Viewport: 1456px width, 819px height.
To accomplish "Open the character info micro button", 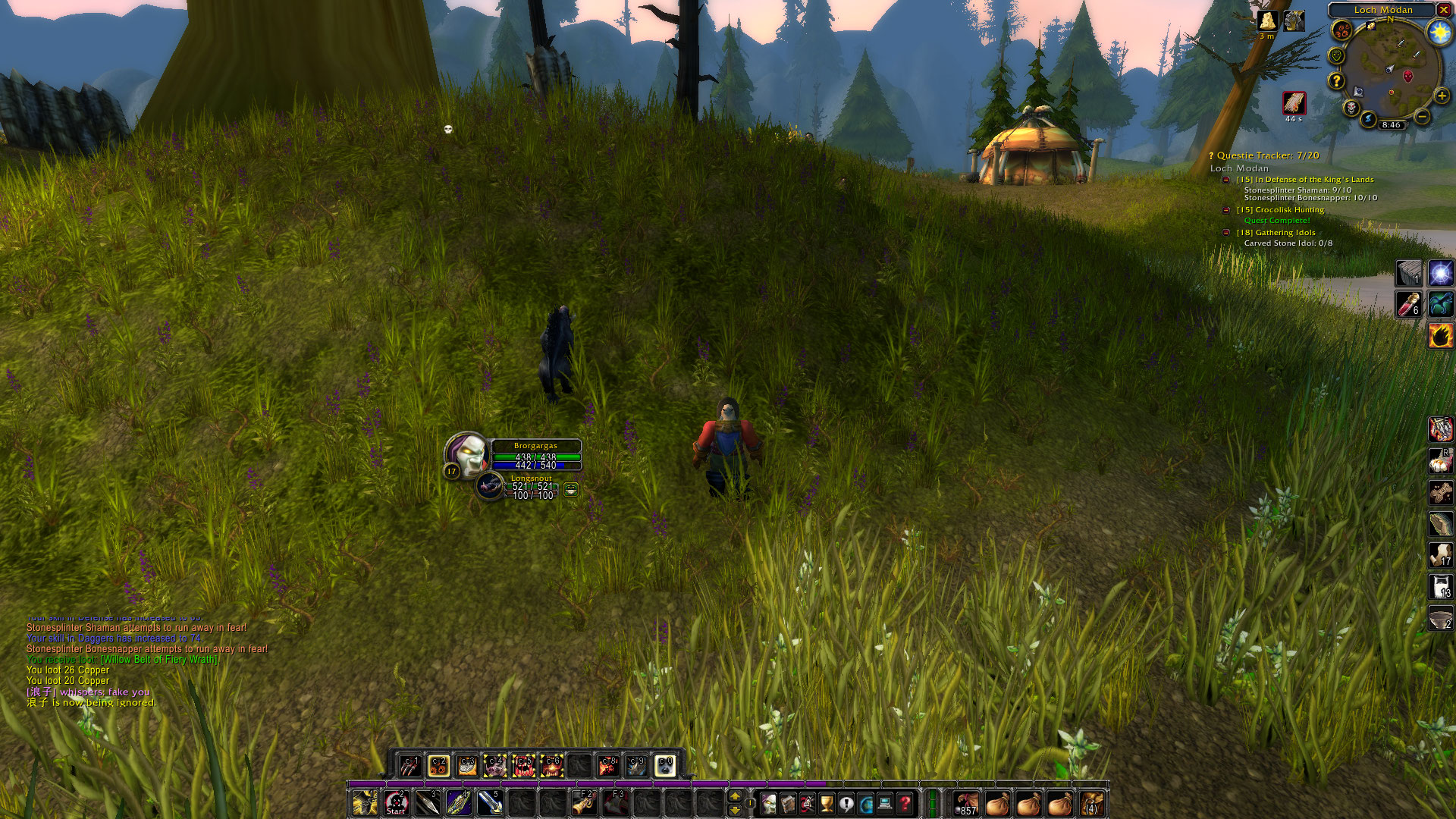I will (x=769, y=803).
